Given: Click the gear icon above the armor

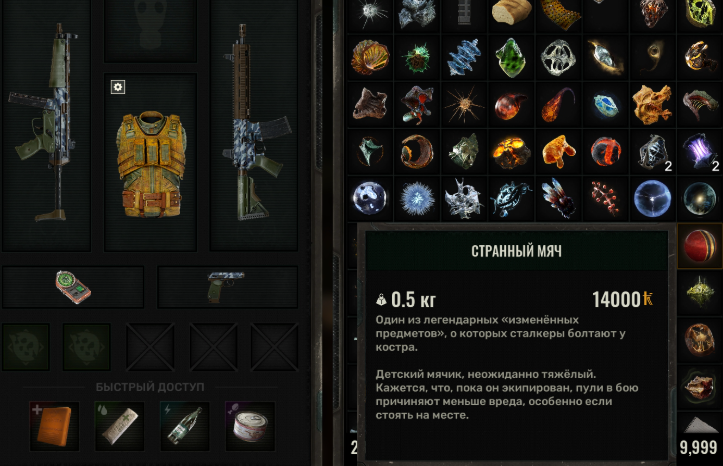Looking at the screenshot, I should tap(118, 88).
